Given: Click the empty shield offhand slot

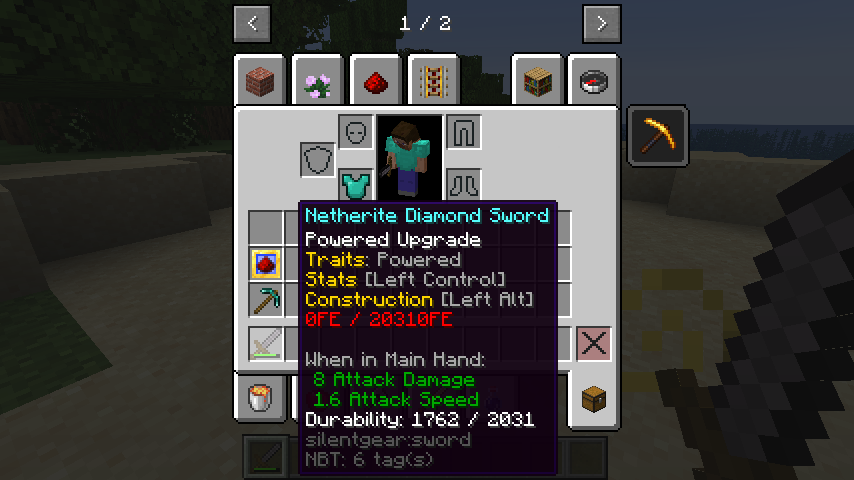Looking at the screenshot, I should point(318,159).
